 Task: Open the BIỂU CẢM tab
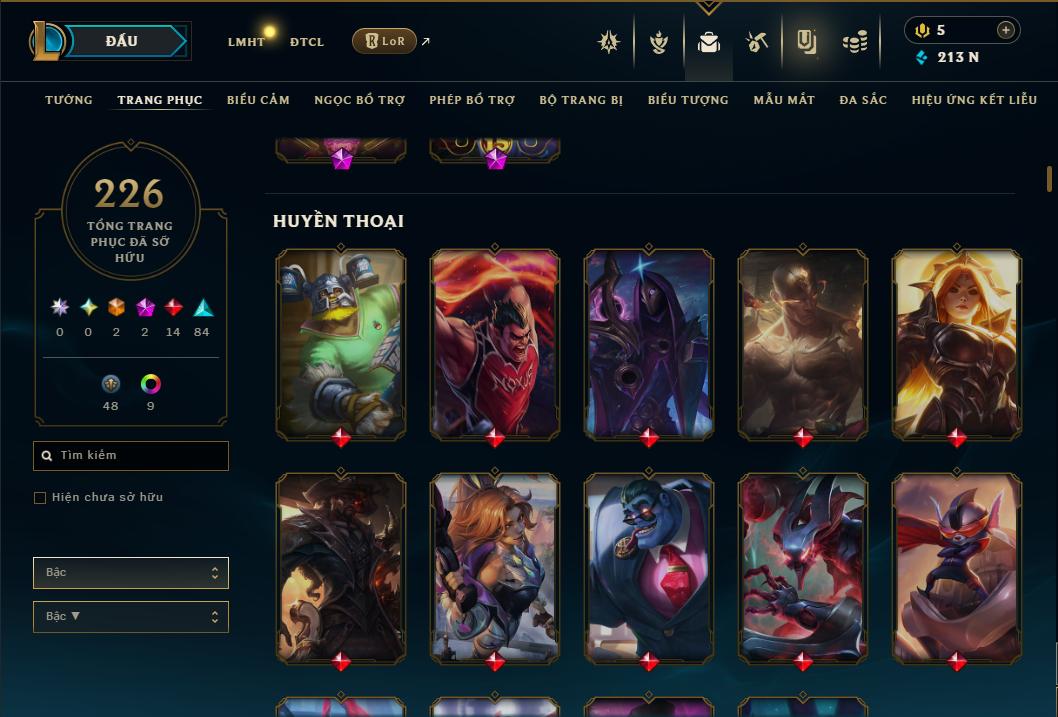(258, 100)
